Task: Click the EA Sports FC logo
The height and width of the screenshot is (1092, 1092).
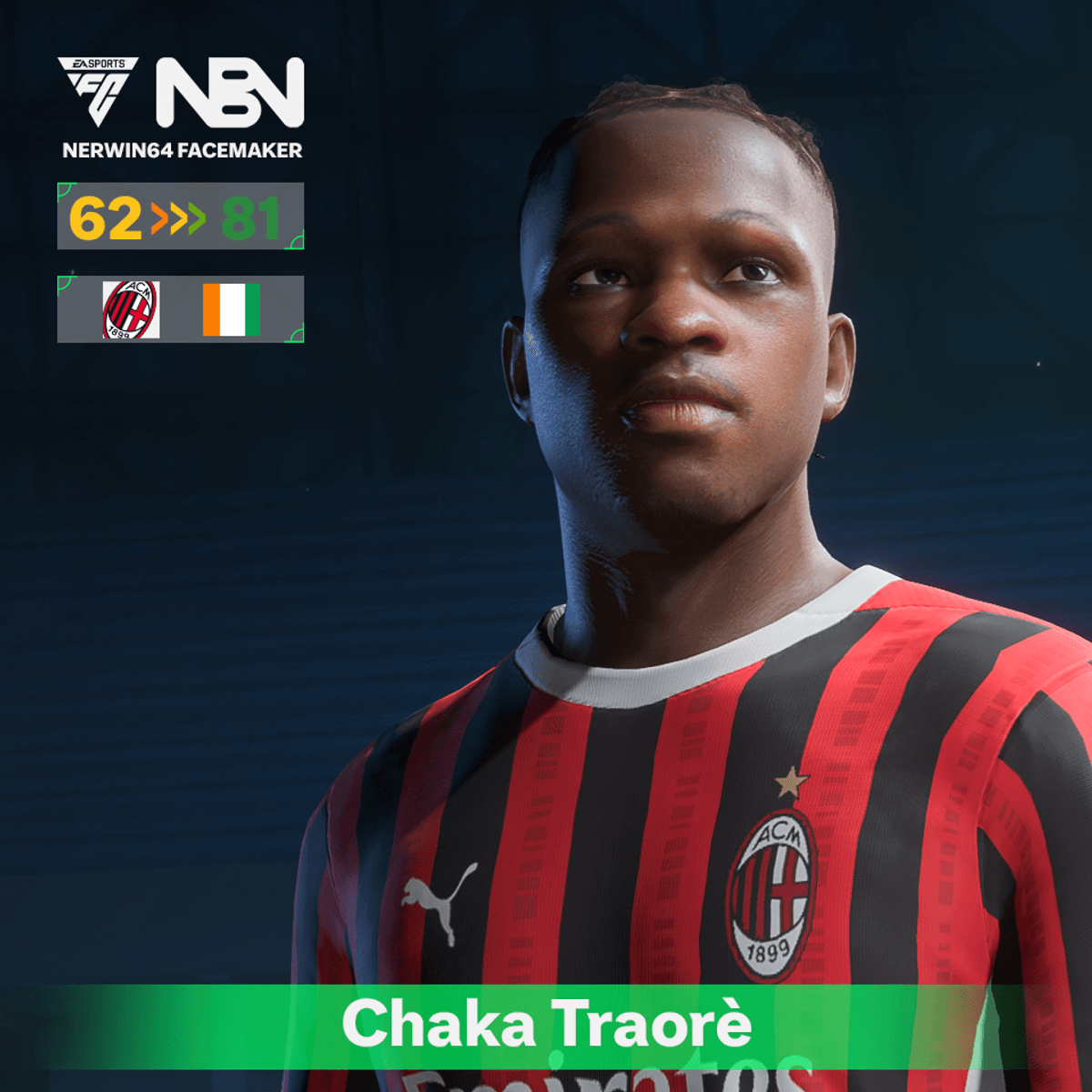Action: point(98,90)
